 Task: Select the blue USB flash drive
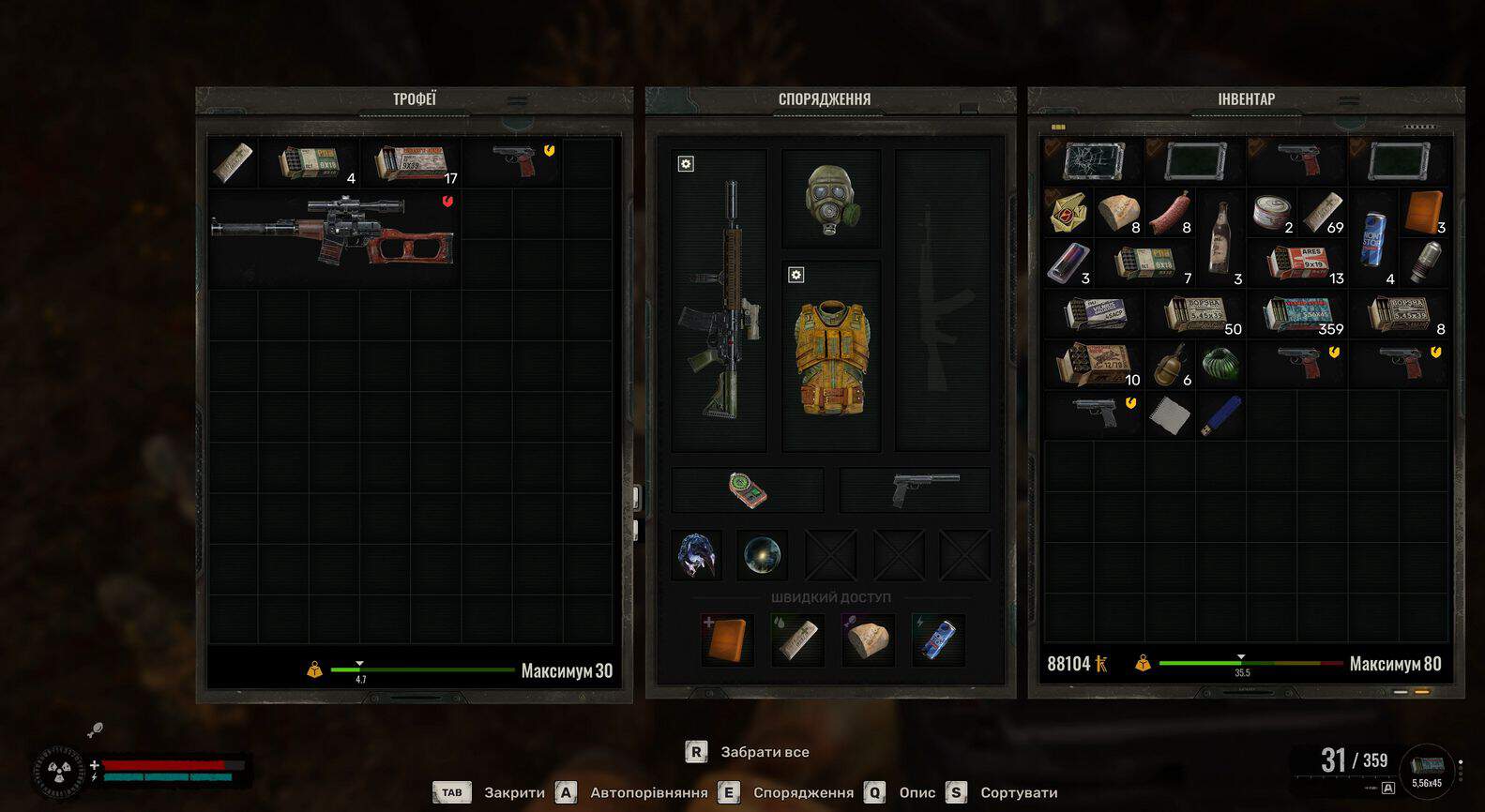[1220, 415]
